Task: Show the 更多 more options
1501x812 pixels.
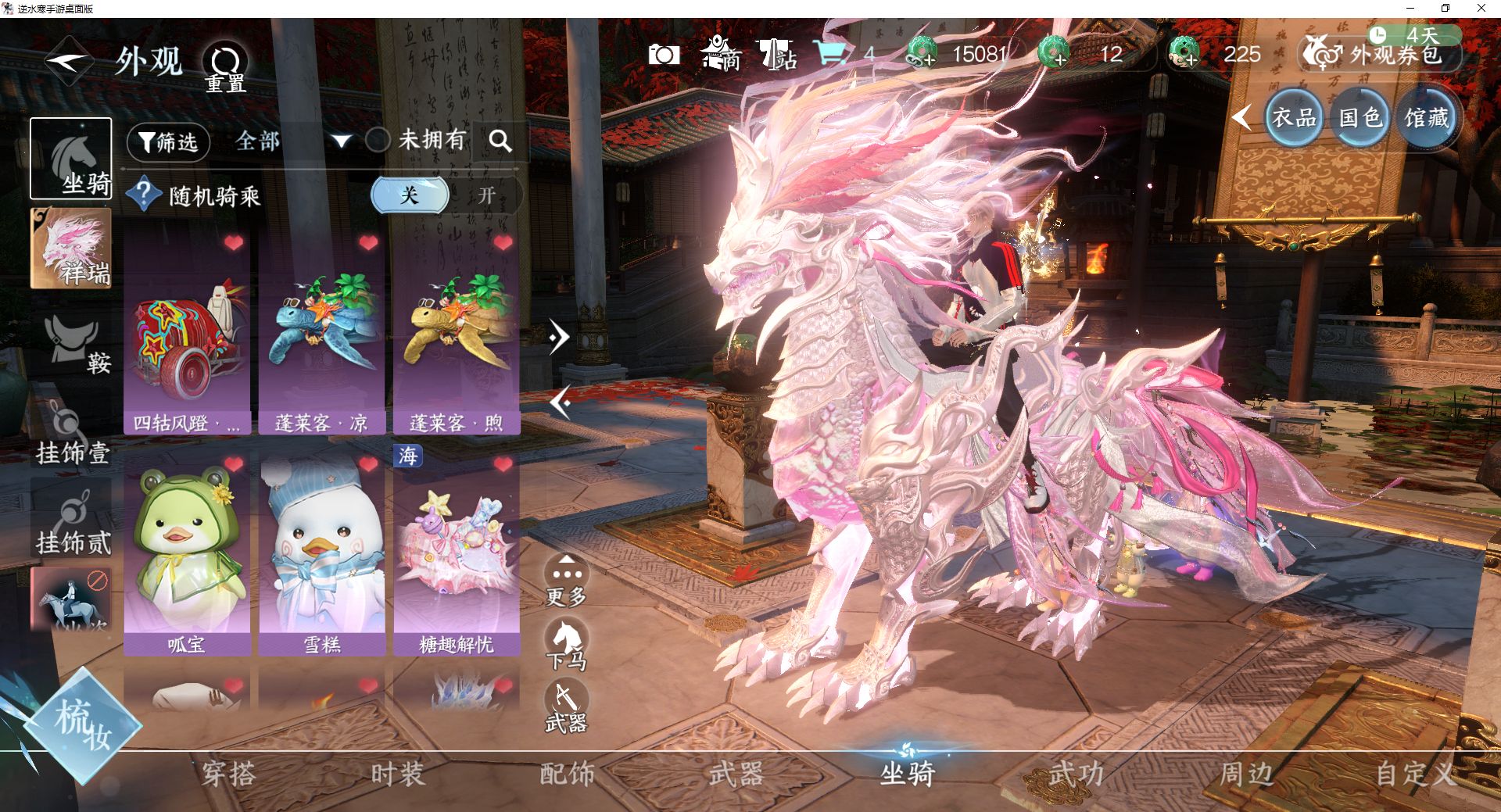Action: tap(566, 581)
